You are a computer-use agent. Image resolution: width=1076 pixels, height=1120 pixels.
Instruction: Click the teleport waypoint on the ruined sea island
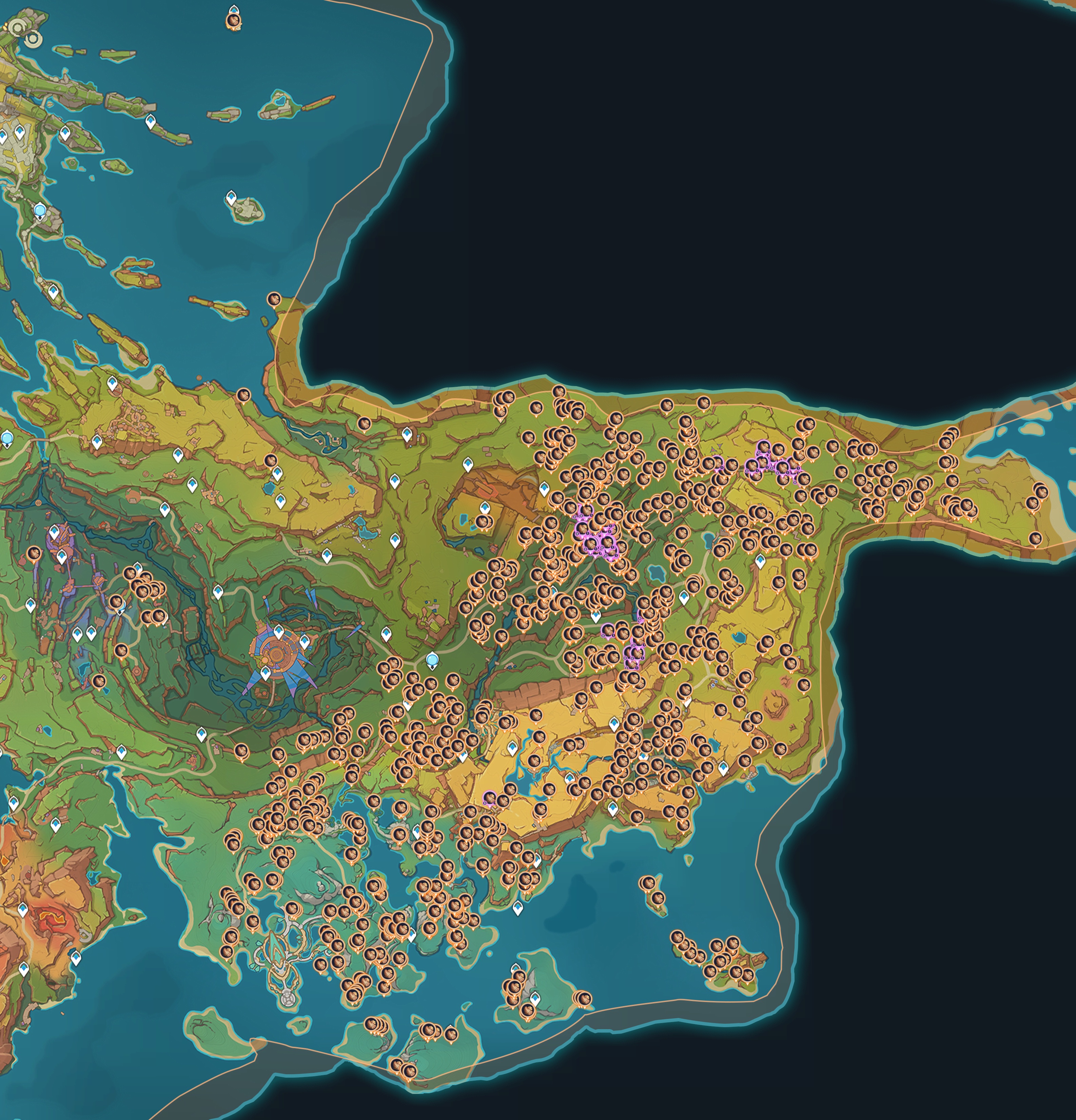click(x=231, y=198)
